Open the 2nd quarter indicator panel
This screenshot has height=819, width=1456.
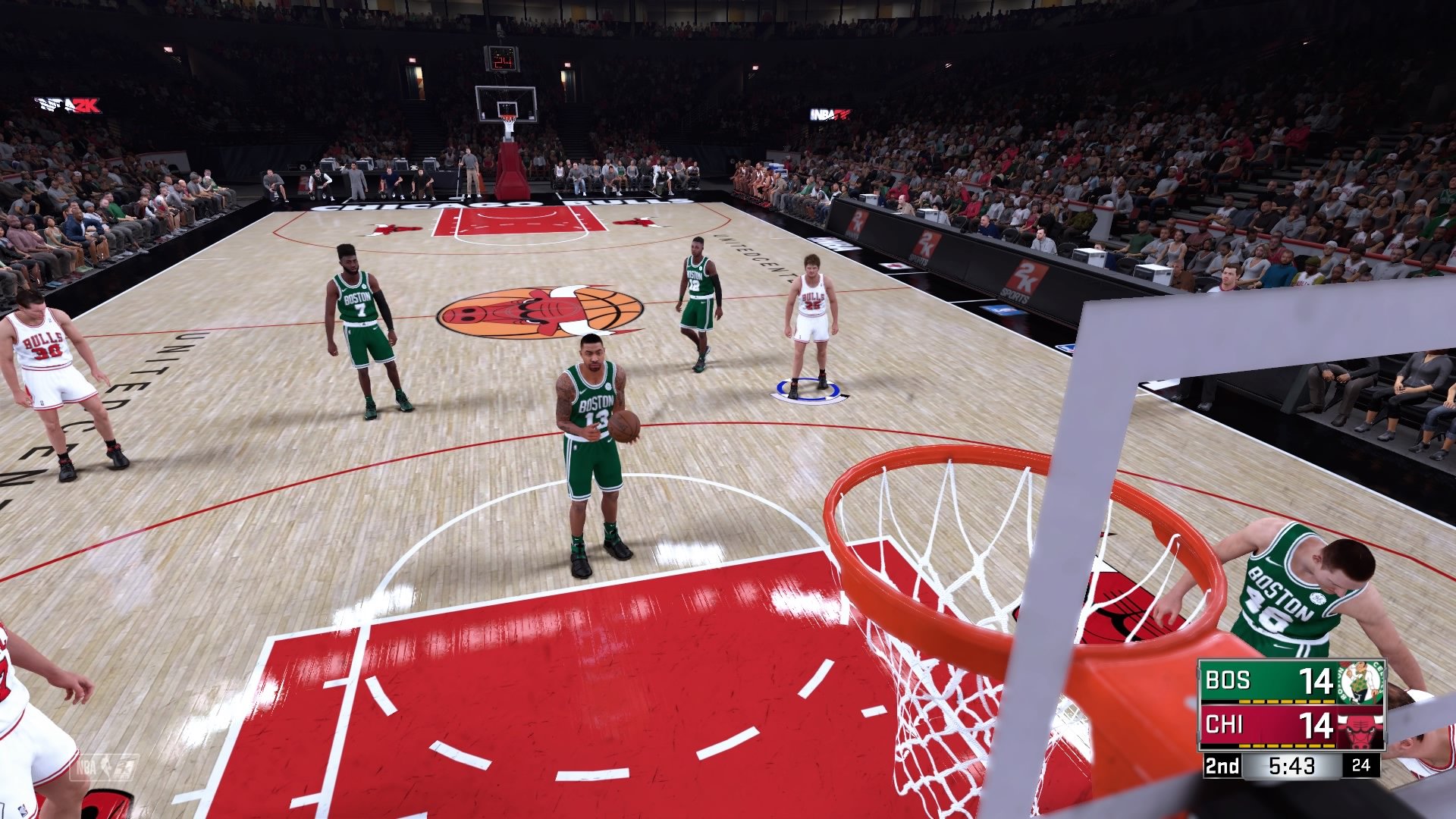tap(1222, 765)
